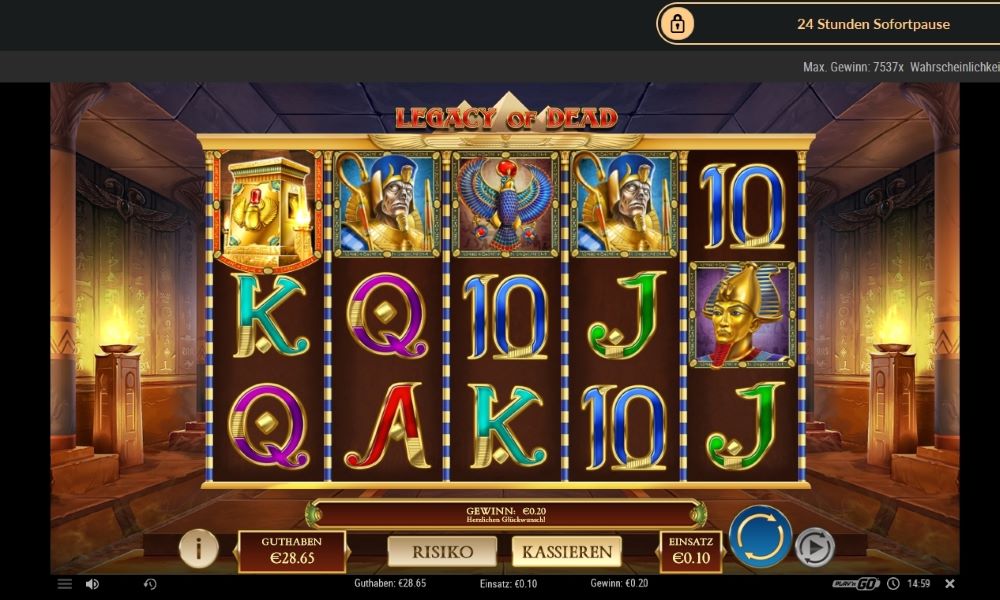Activate the 24 Stunden Sofortpause button
This screenshot has height=600, width=1000.
click(828, 24)
